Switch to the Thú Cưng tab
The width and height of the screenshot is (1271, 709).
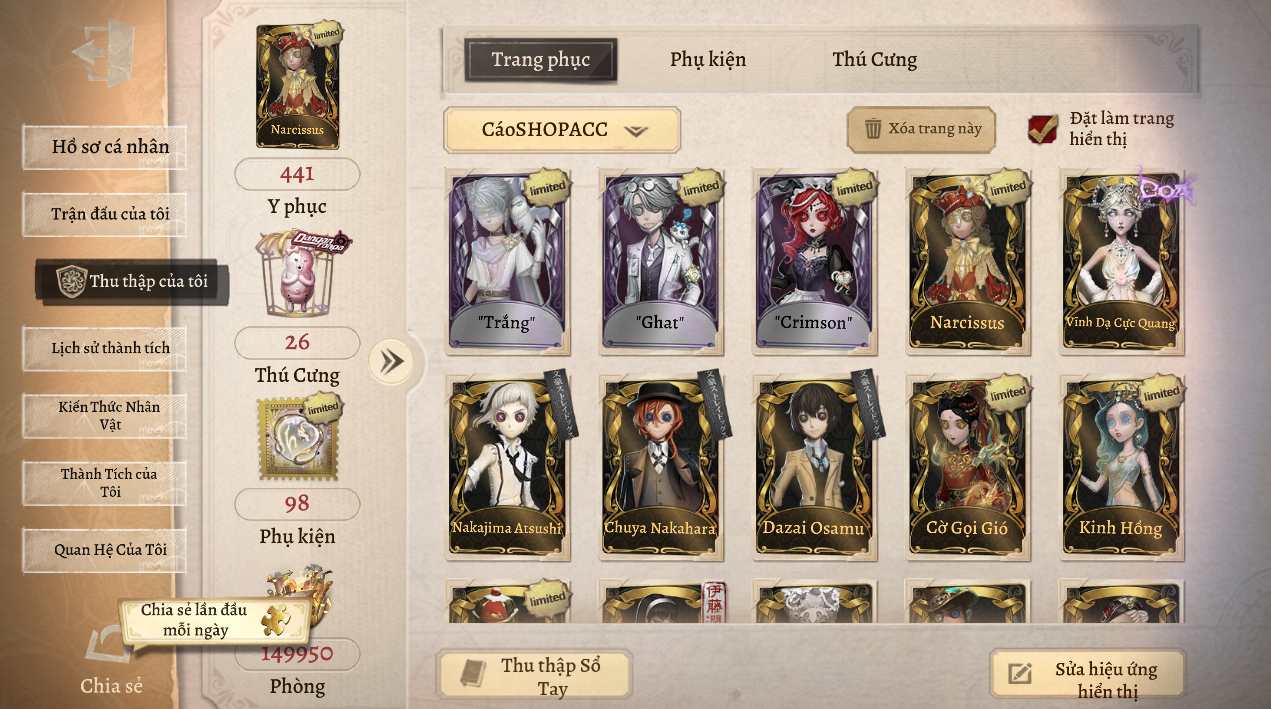874,60
